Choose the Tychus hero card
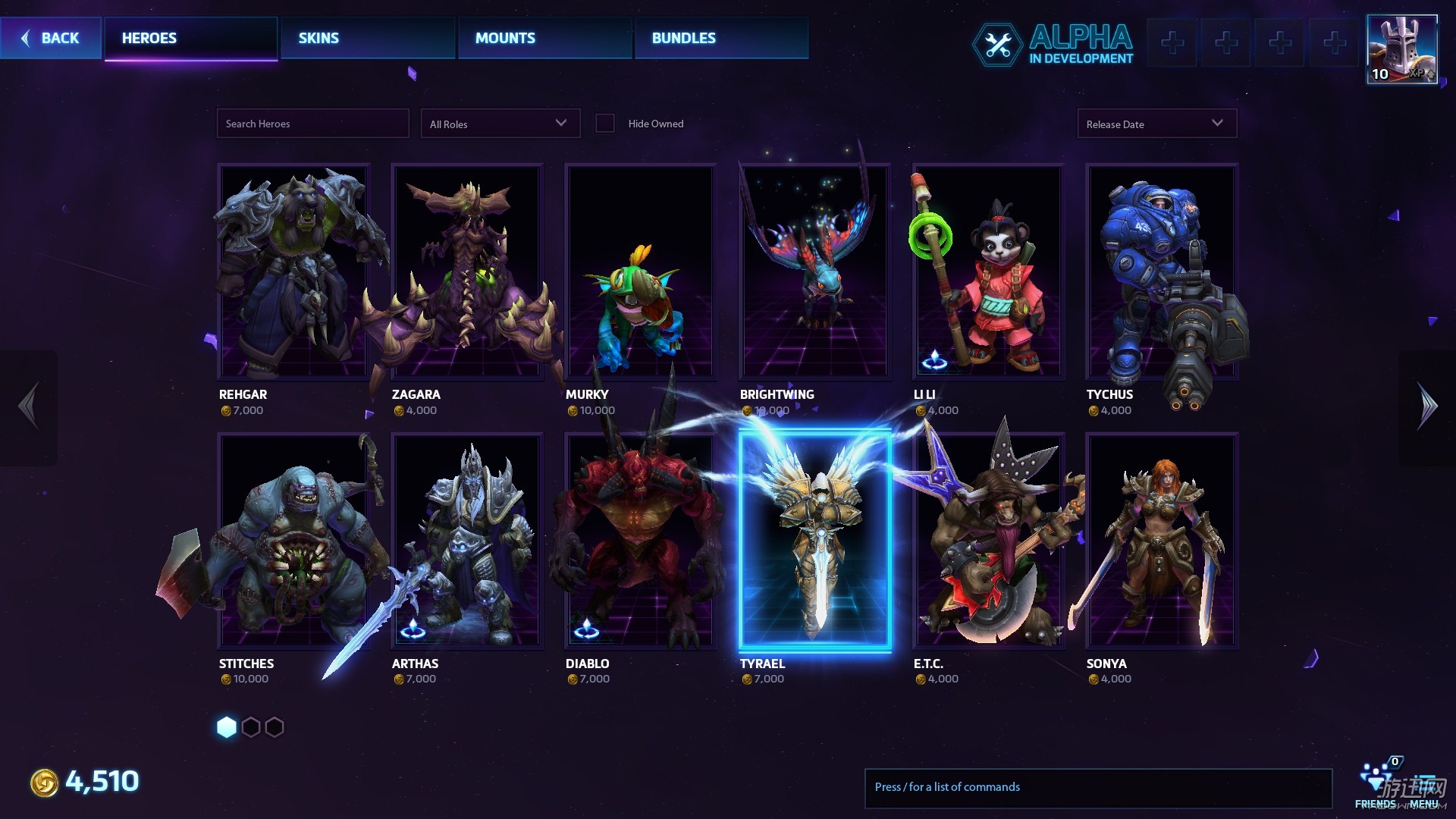The height and width of the screenshot is (819, 1456). click(1161, 271)
